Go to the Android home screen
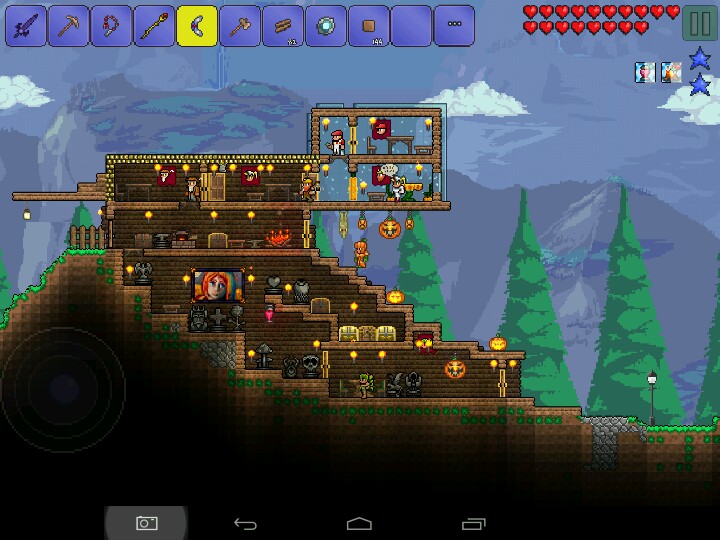The image size is (720, 540). [x=360, y=523]
